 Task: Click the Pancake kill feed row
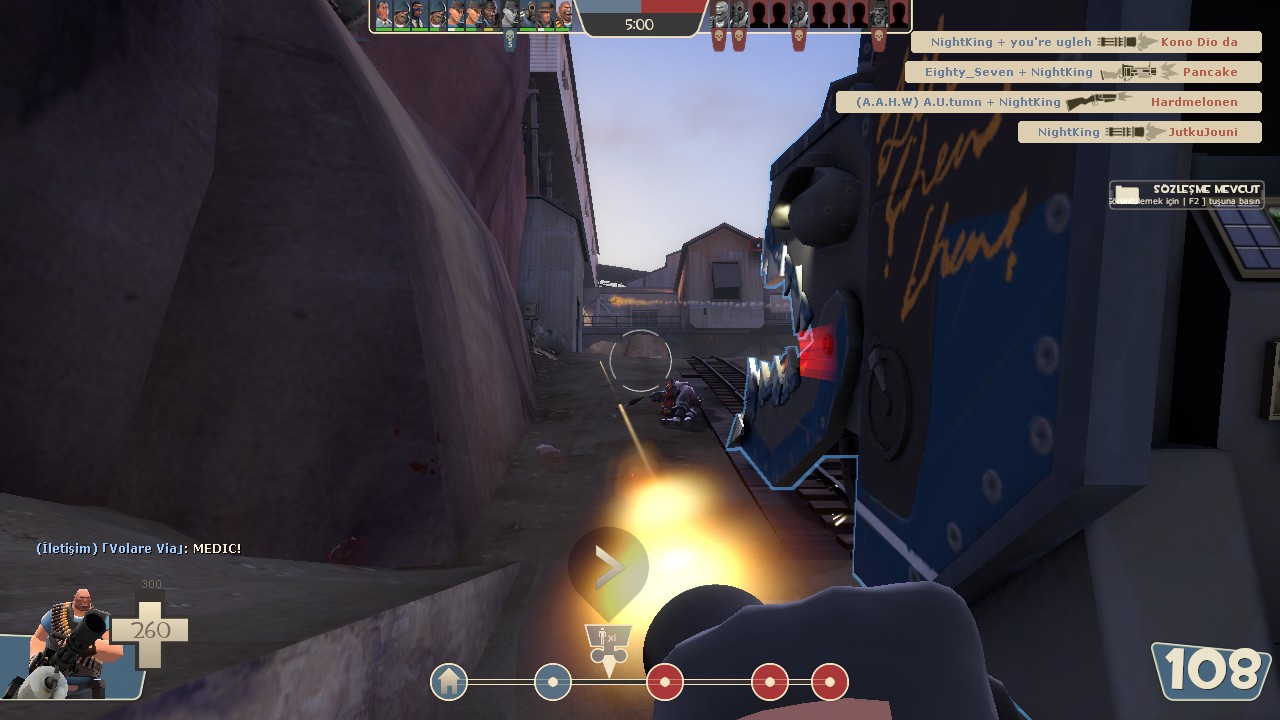point(1083,72)
